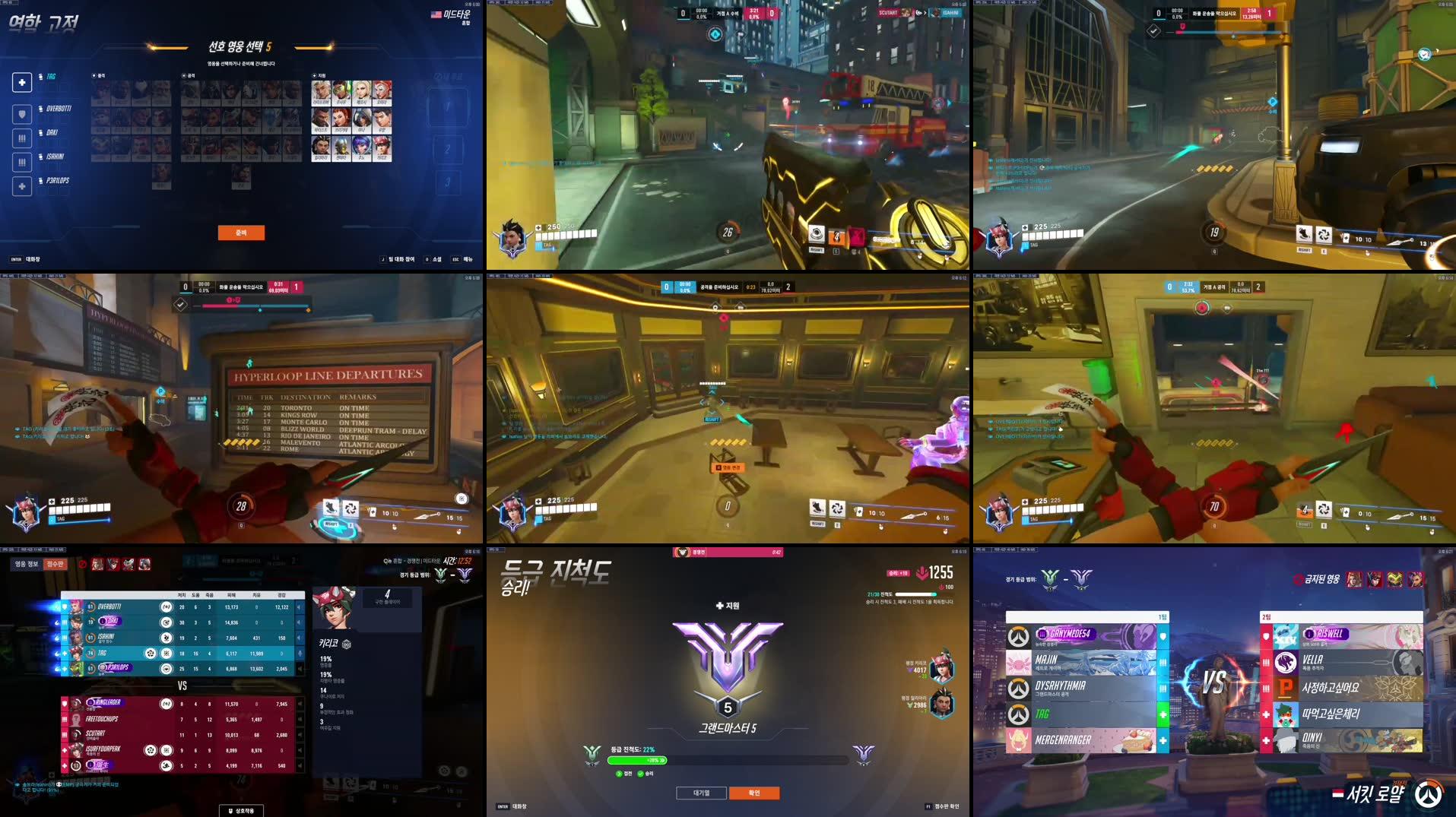Click the support plus role icon next to P3R1LOPS
The width and height of the screenshot is (1456, 817).
point(22,186)
